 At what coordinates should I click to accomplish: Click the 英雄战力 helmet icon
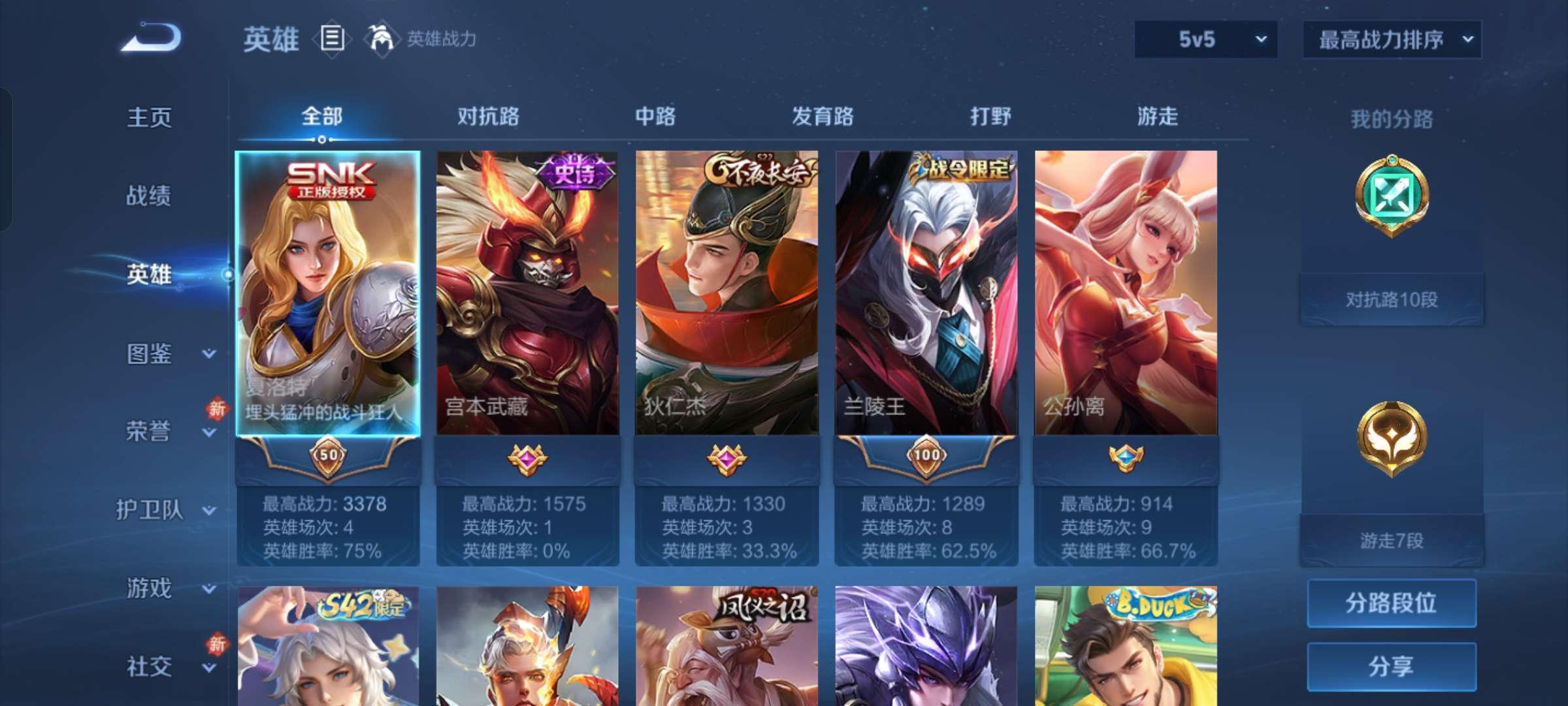pyautogui.click(x=381, y=39)
